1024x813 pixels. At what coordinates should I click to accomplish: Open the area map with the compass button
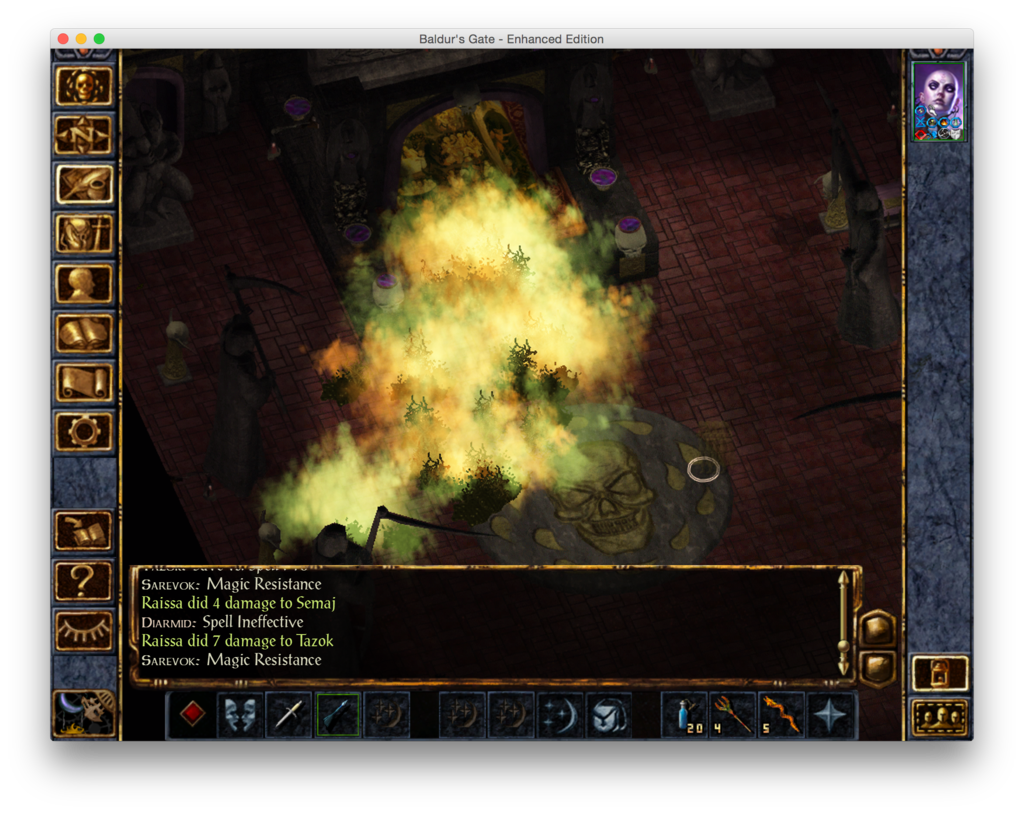pyautogui.click(x=84, y=135)
